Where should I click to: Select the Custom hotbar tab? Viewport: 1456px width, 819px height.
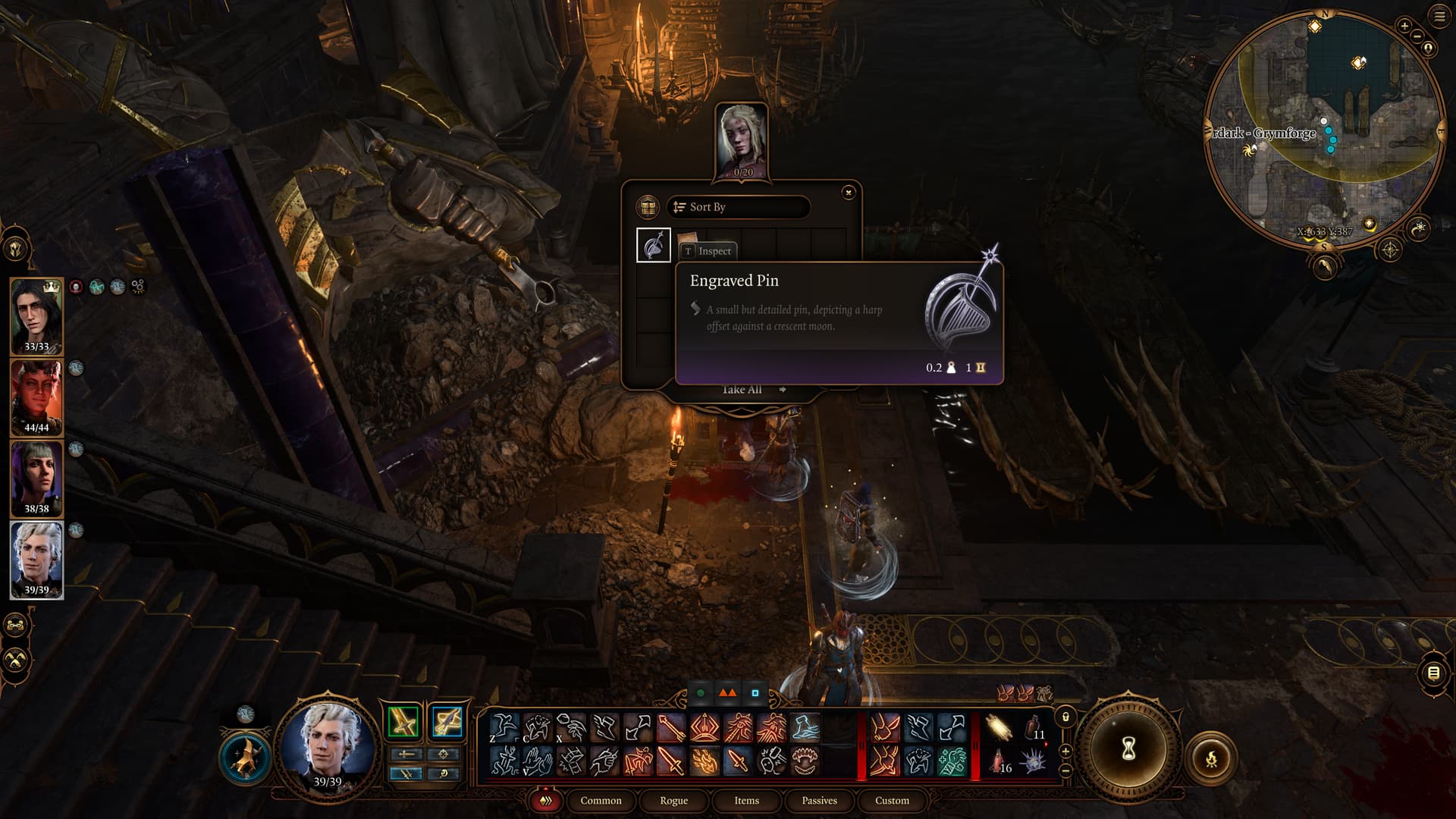coord(892,801)
